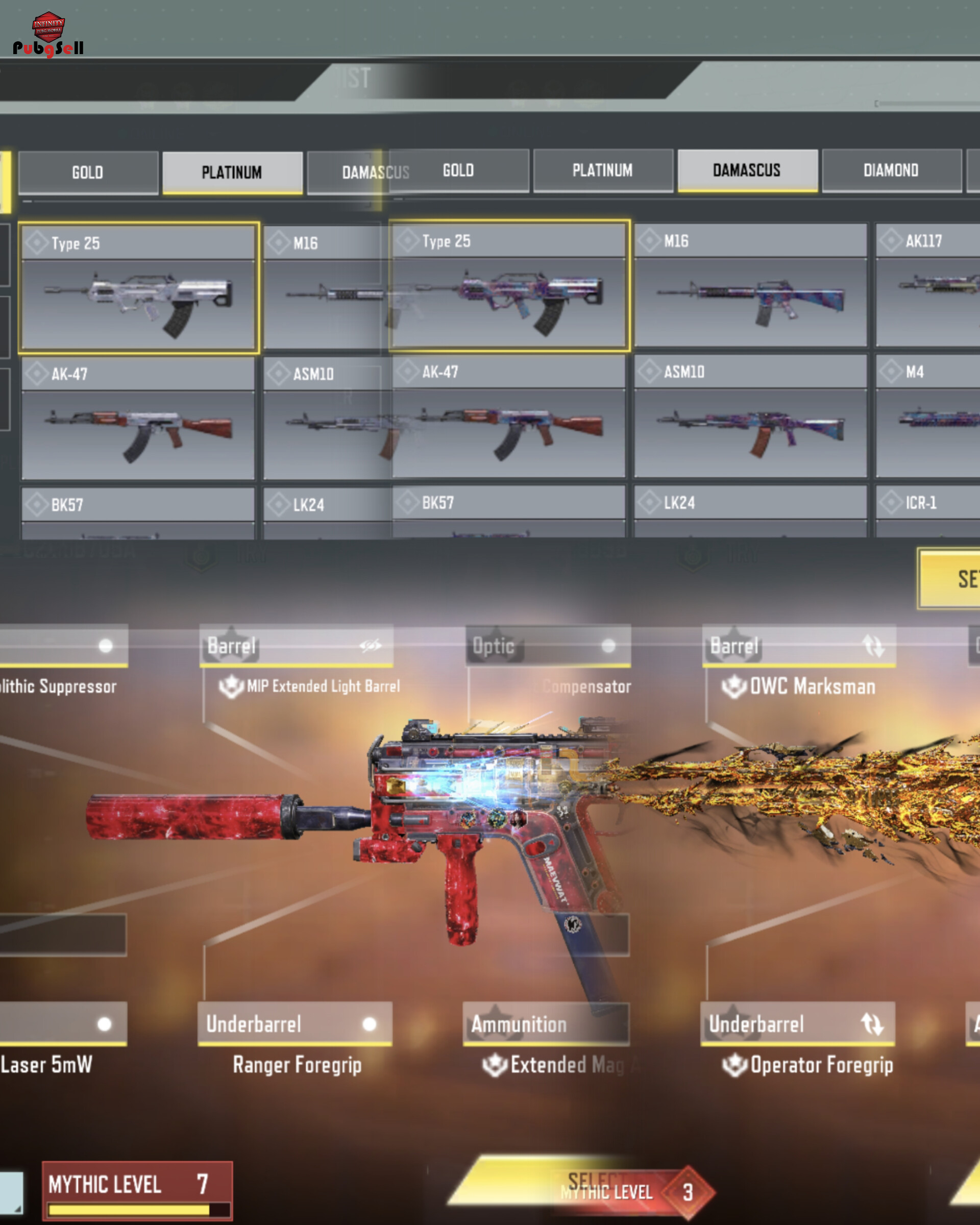Click the Mythic Level 7 badge
Image resolution: width=980 pixels, height=1225 pixels.
pyautogui.click(x=137, y=1191)
